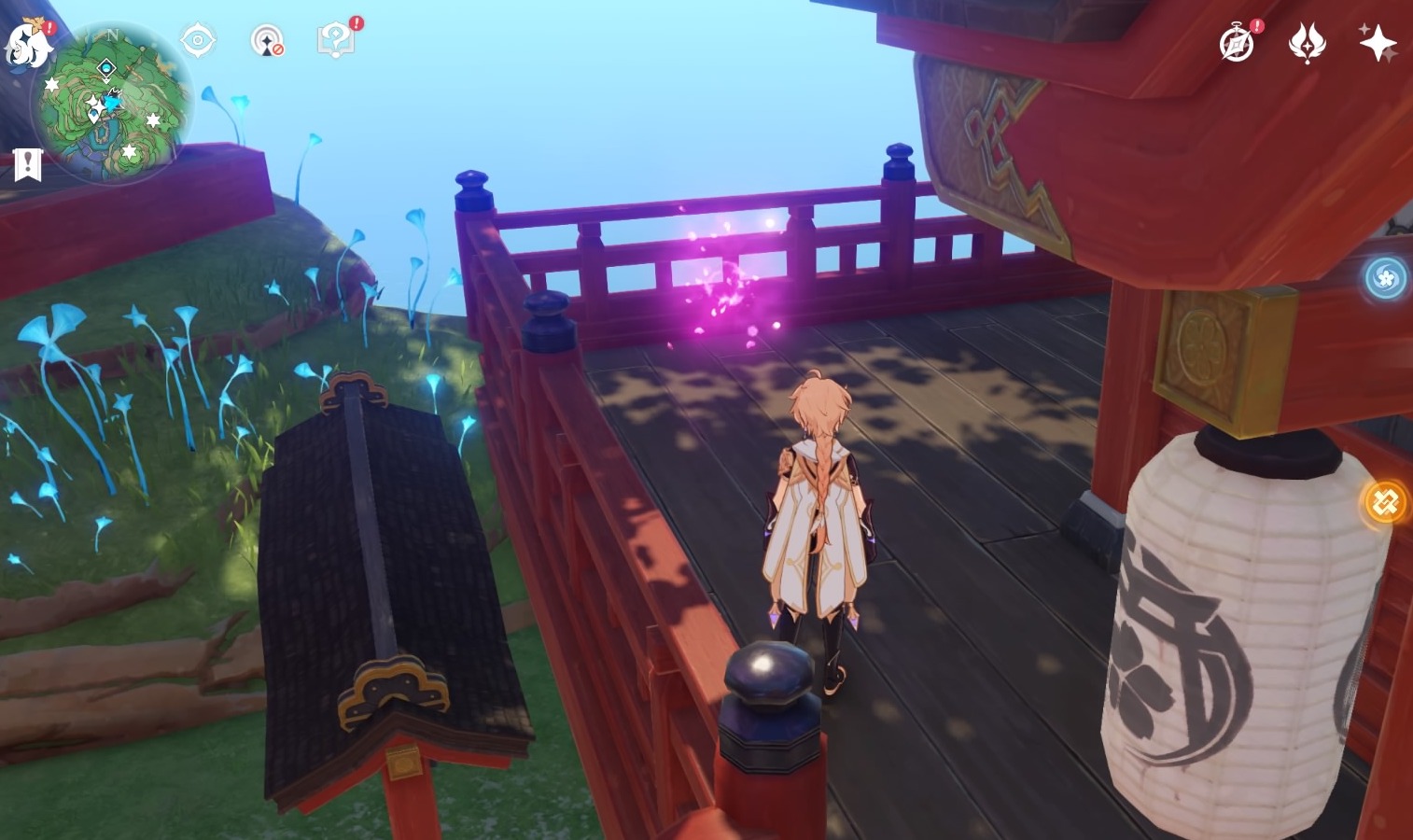Image resolution: width=1413 pixels, height=840 pixels.
Task: Click the golden Geo event shortcut icon
Action: [x=1386, y=503]
